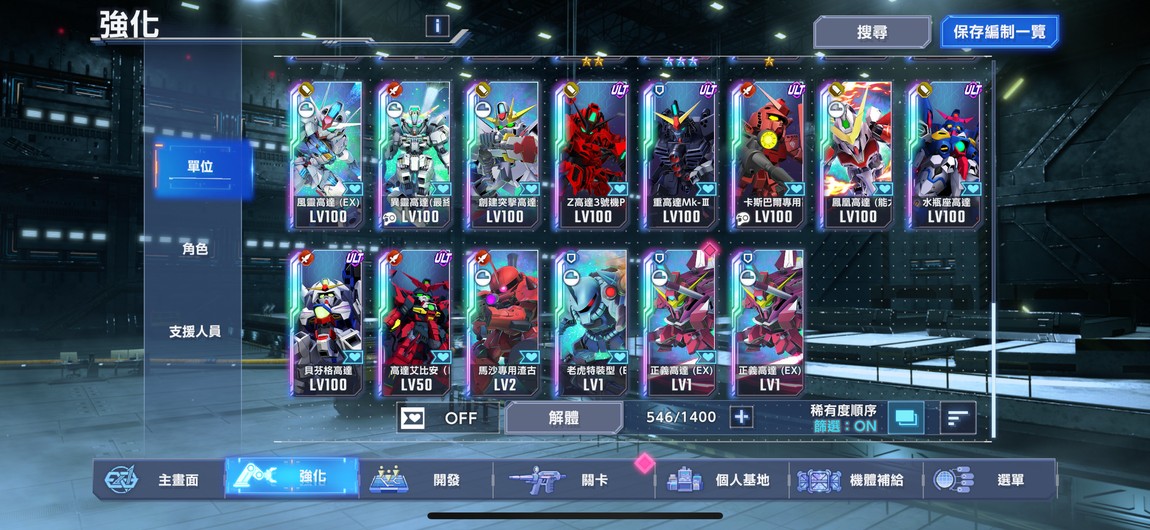Select the Z高達3號機 unit card

tap(593, 155)
